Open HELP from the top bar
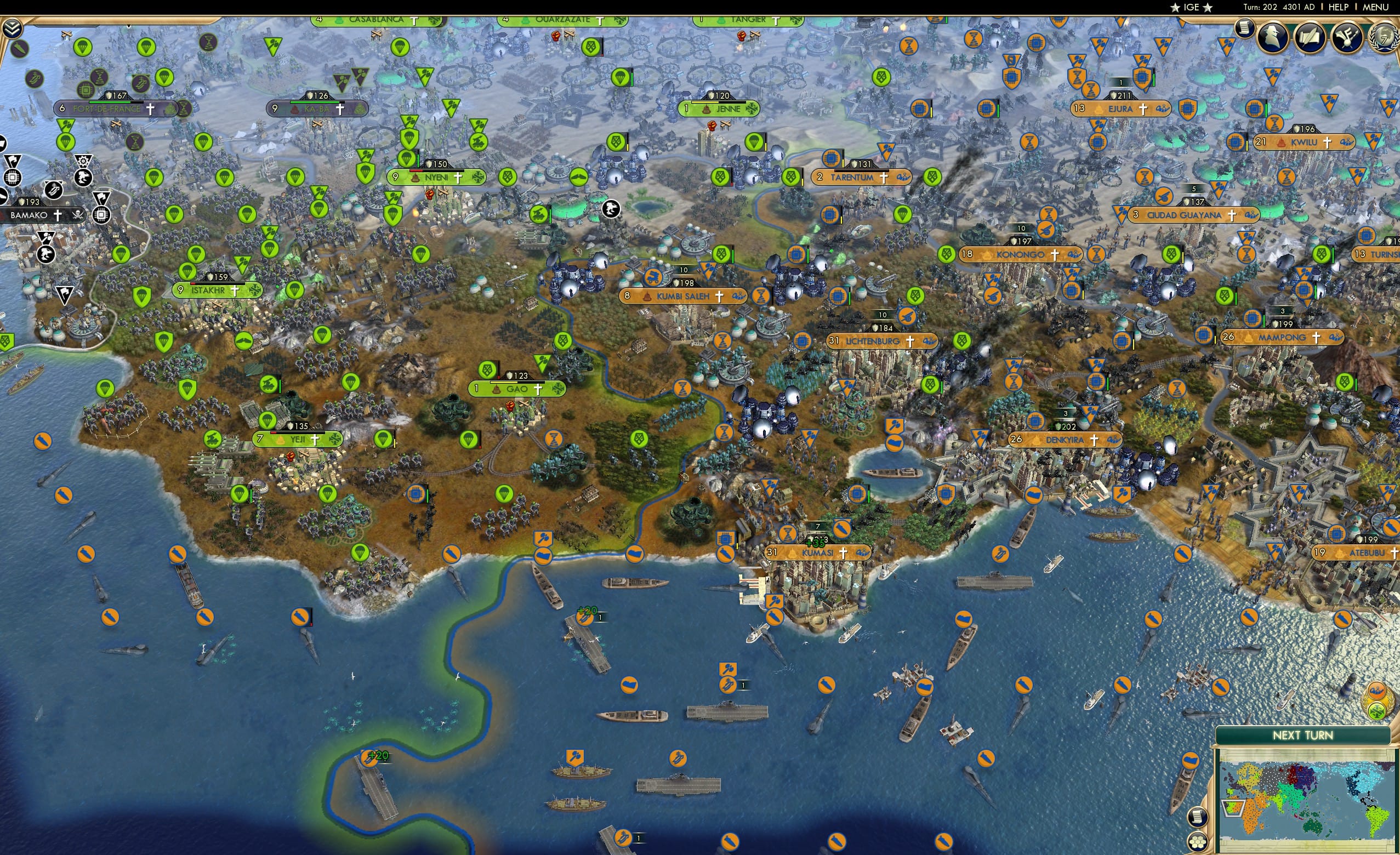Viewport: 1400px width, 855px height. tap(1339, 7)
